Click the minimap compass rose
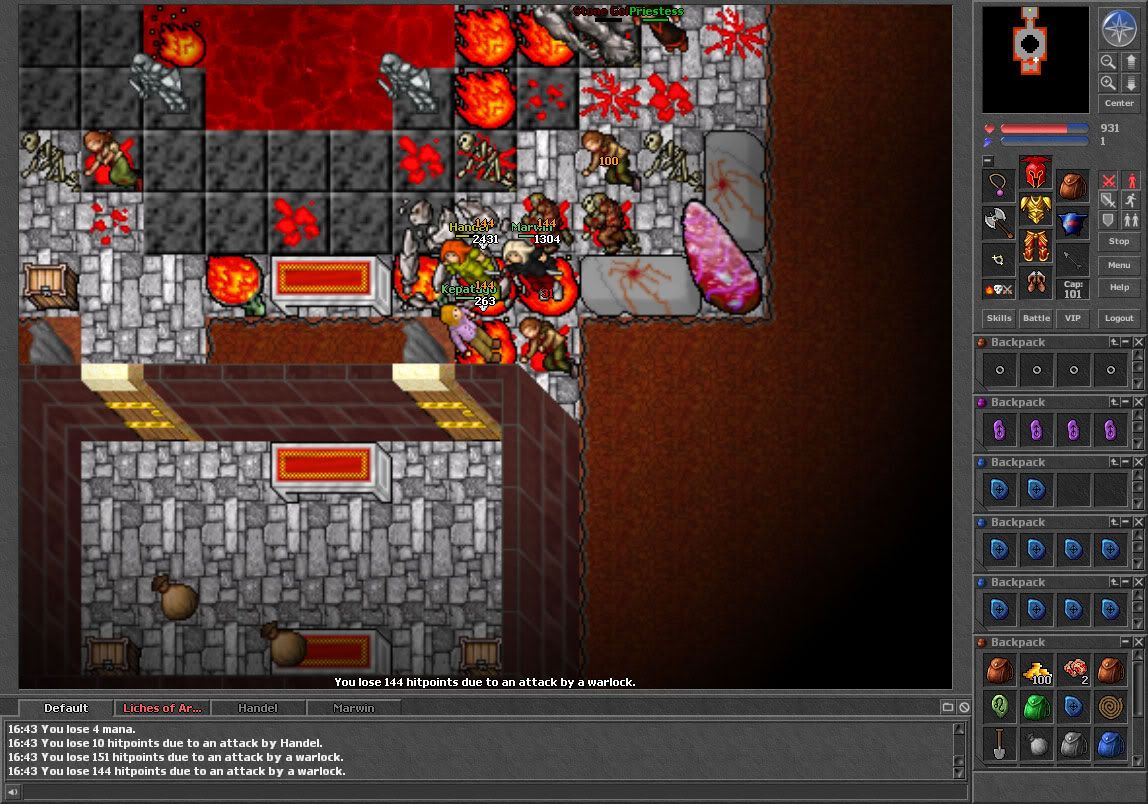This screenshot has width=1148, height=804. 1119,27
